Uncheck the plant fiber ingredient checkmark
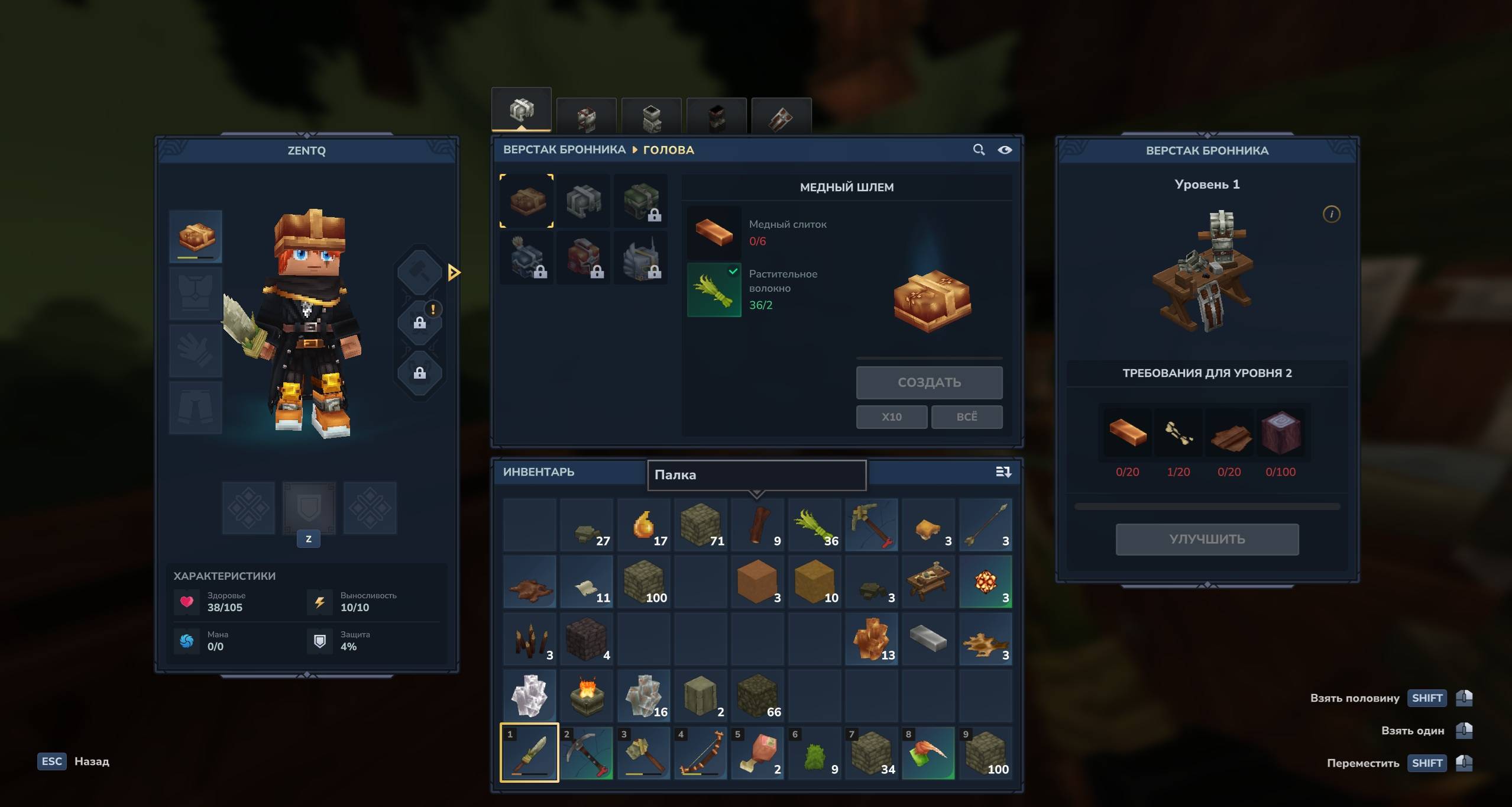This screenshot has height=807, width=1512. click(x=734, y=271)
